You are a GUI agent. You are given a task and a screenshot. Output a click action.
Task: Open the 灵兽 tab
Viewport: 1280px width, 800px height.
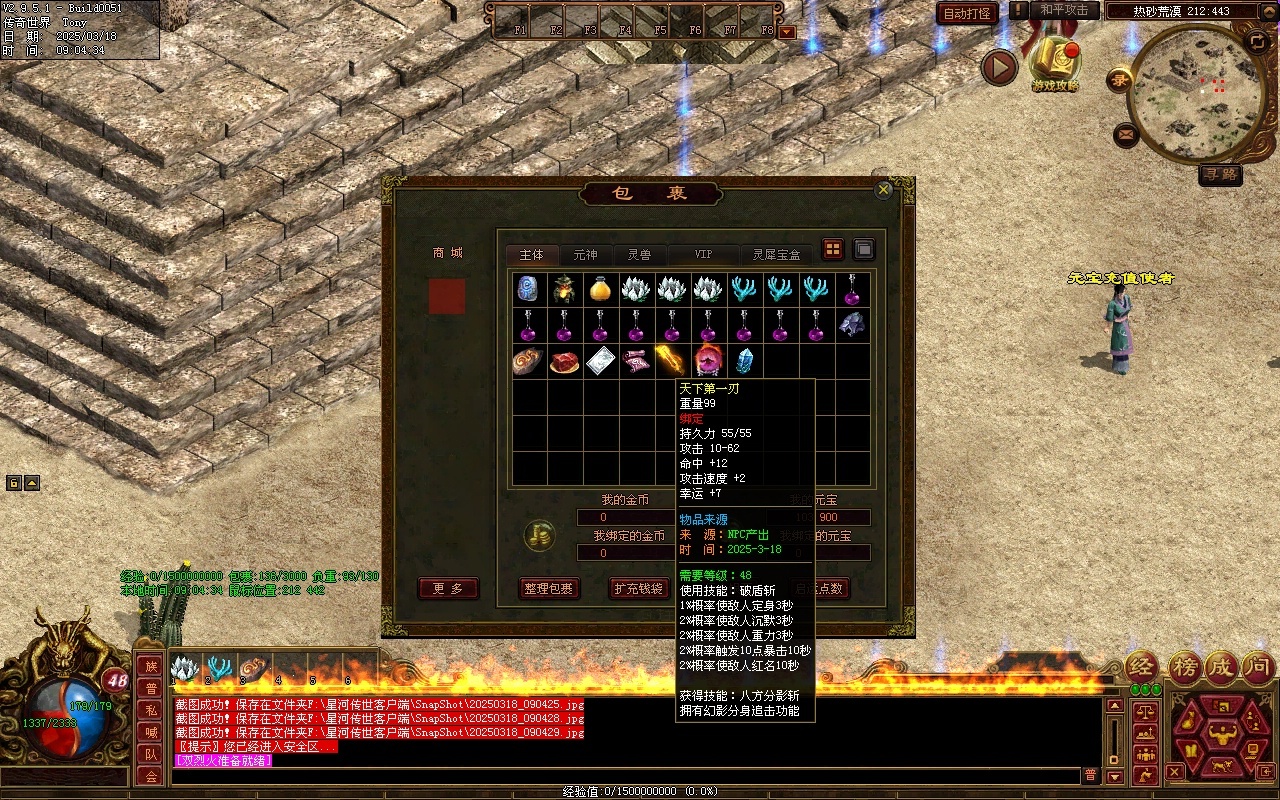pos(639,255)
